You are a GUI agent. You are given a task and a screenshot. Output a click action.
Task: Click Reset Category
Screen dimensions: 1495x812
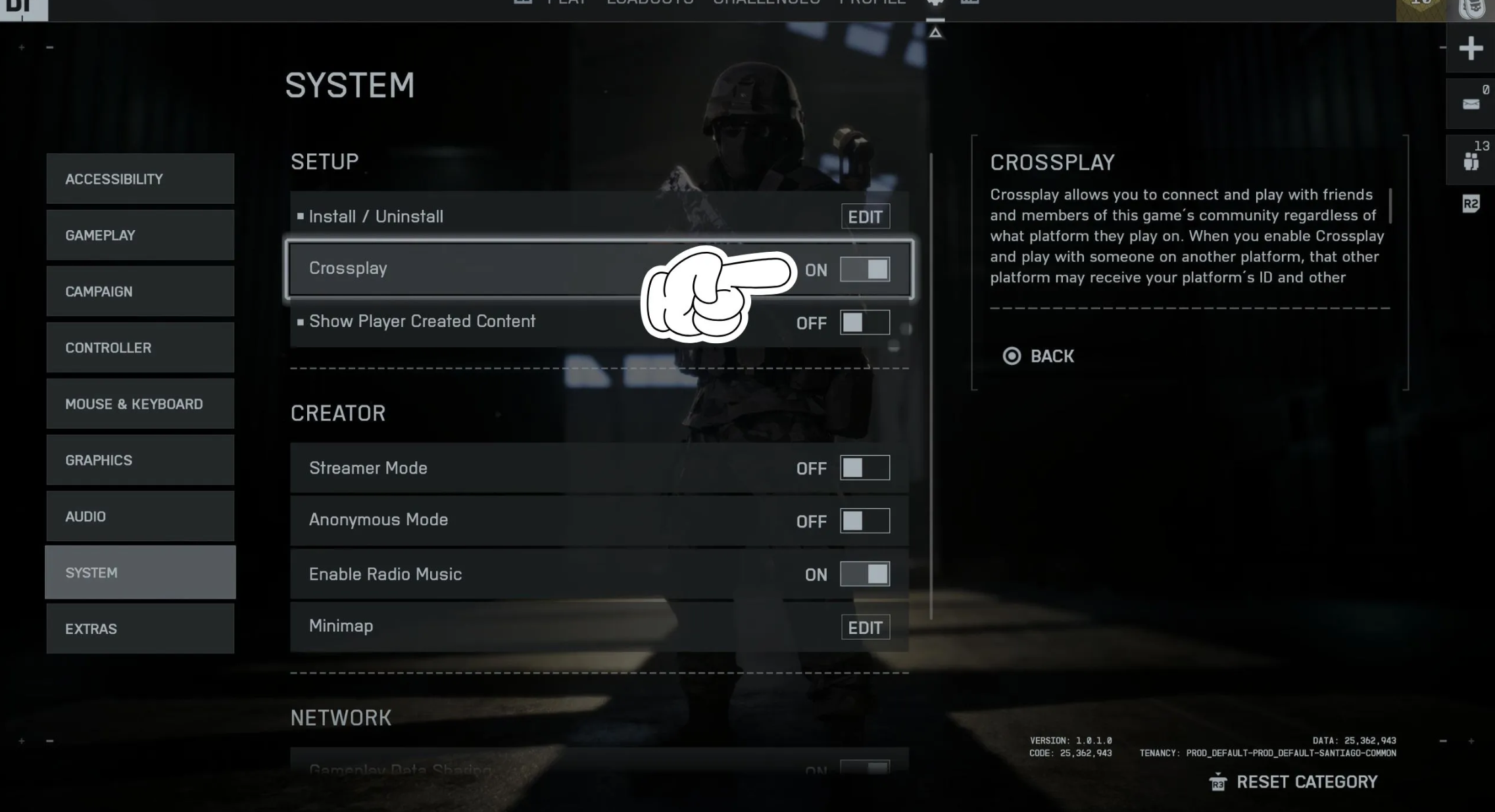pos(1294,782)
